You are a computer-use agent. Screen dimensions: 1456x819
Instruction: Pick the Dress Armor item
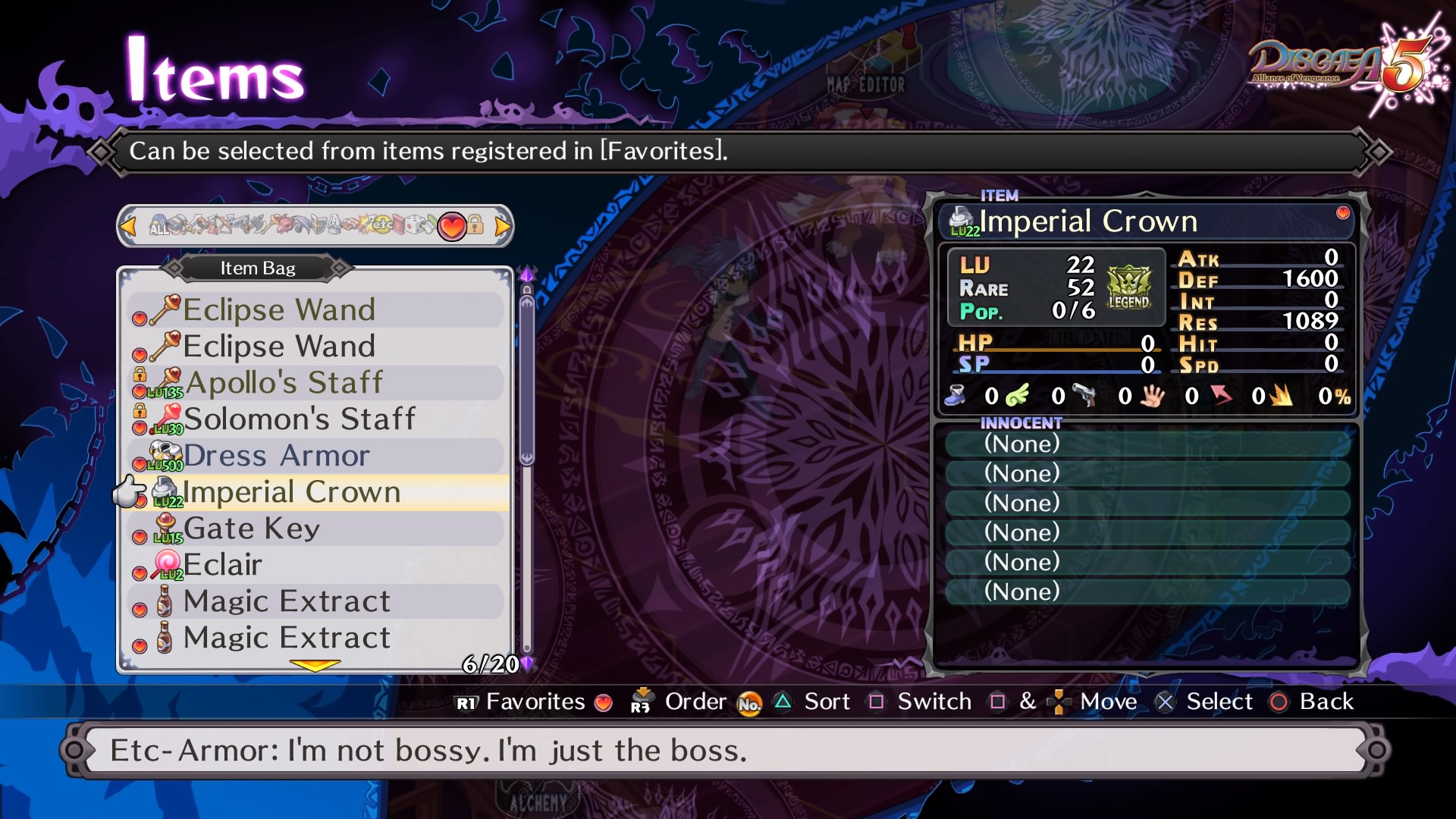point(277,456)
